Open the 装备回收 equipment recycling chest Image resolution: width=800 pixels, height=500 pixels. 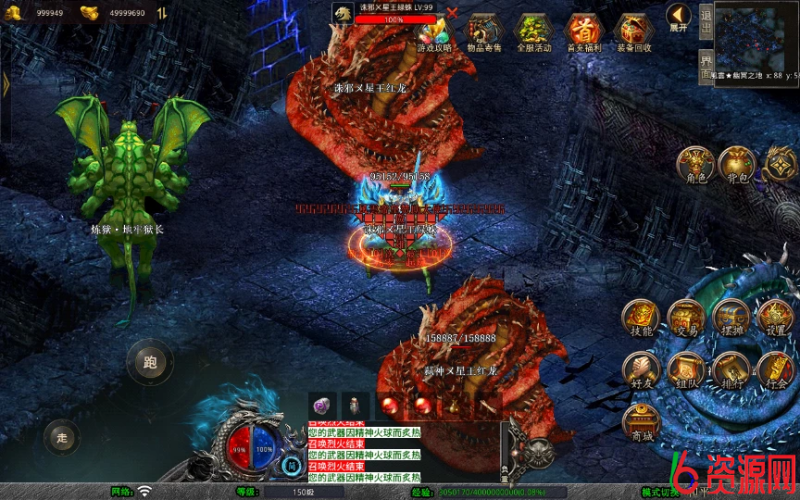[633, 32]
